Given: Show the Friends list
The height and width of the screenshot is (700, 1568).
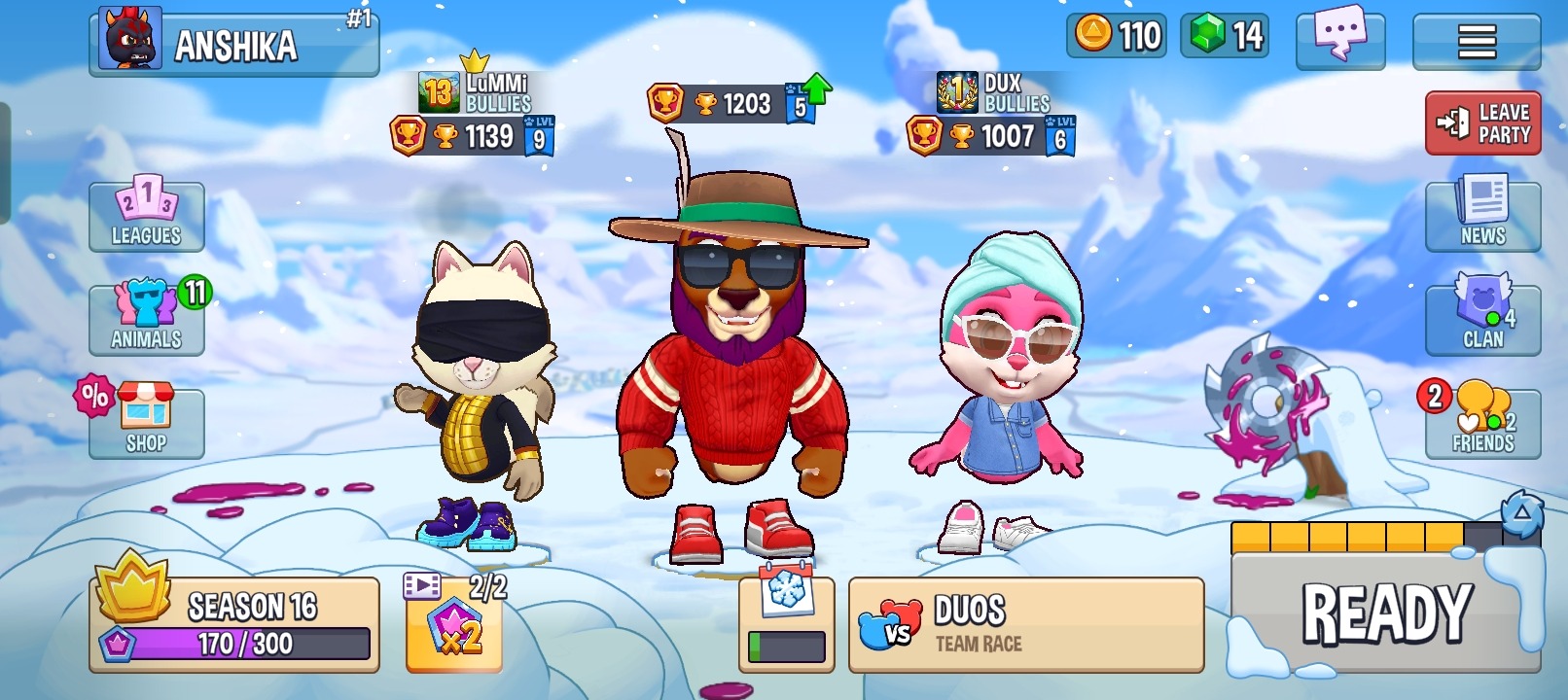Looking at the screenshot, I should [x=1482, y=423].
